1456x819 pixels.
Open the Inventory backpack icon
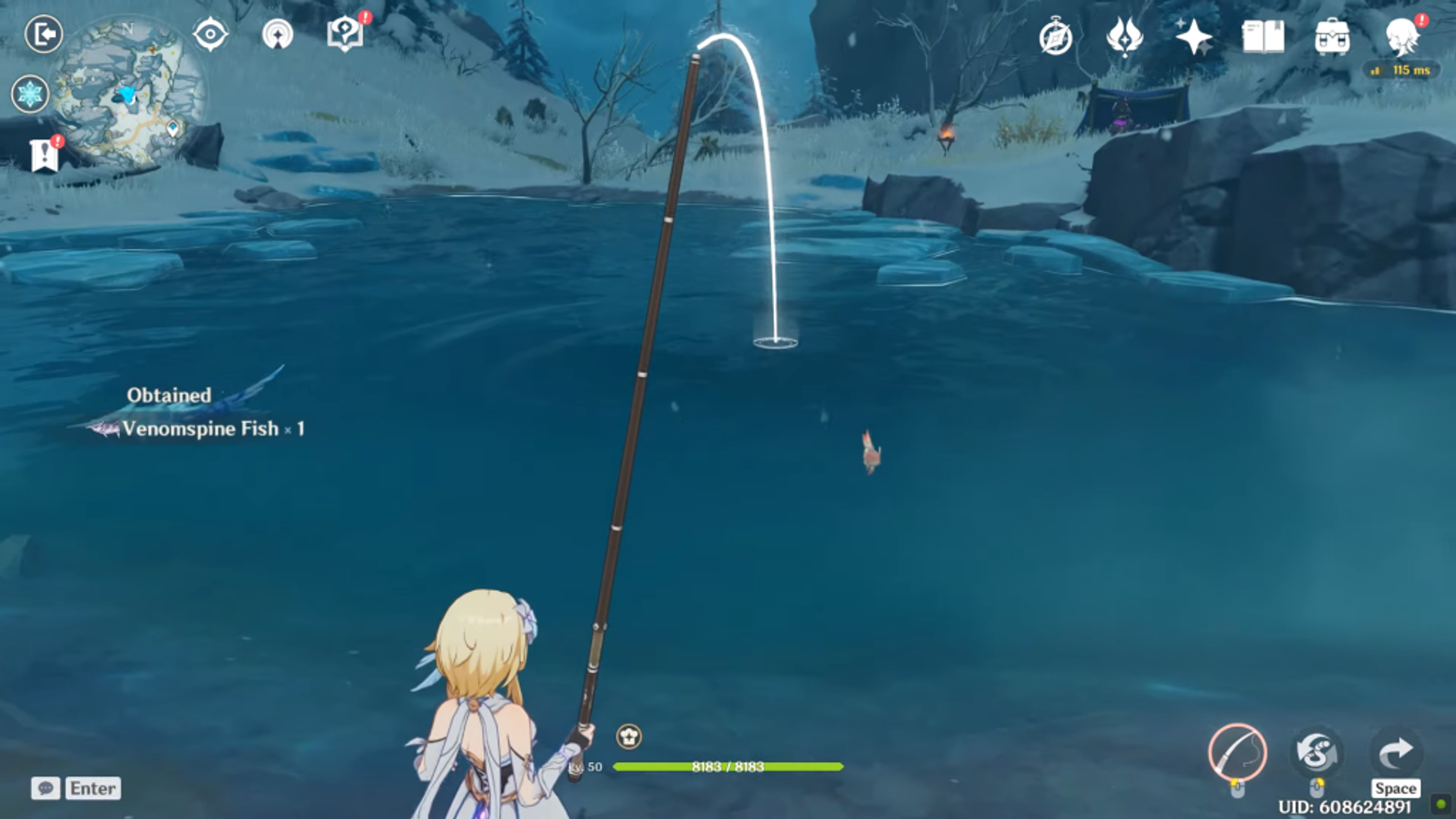click(1333, 38)
